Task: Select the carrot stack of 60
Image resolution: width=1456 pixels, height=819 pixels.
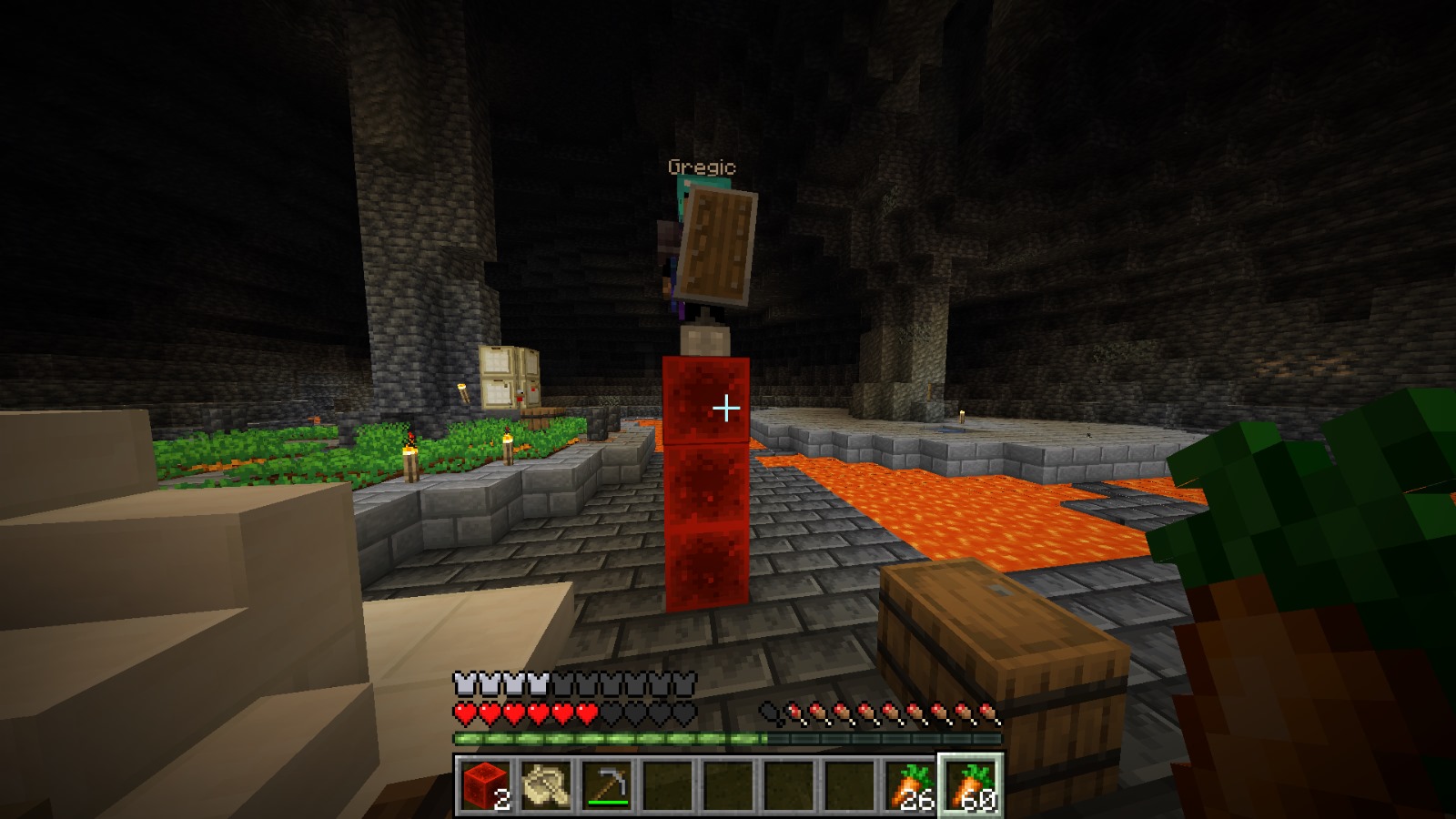Action: pos(971,784)
